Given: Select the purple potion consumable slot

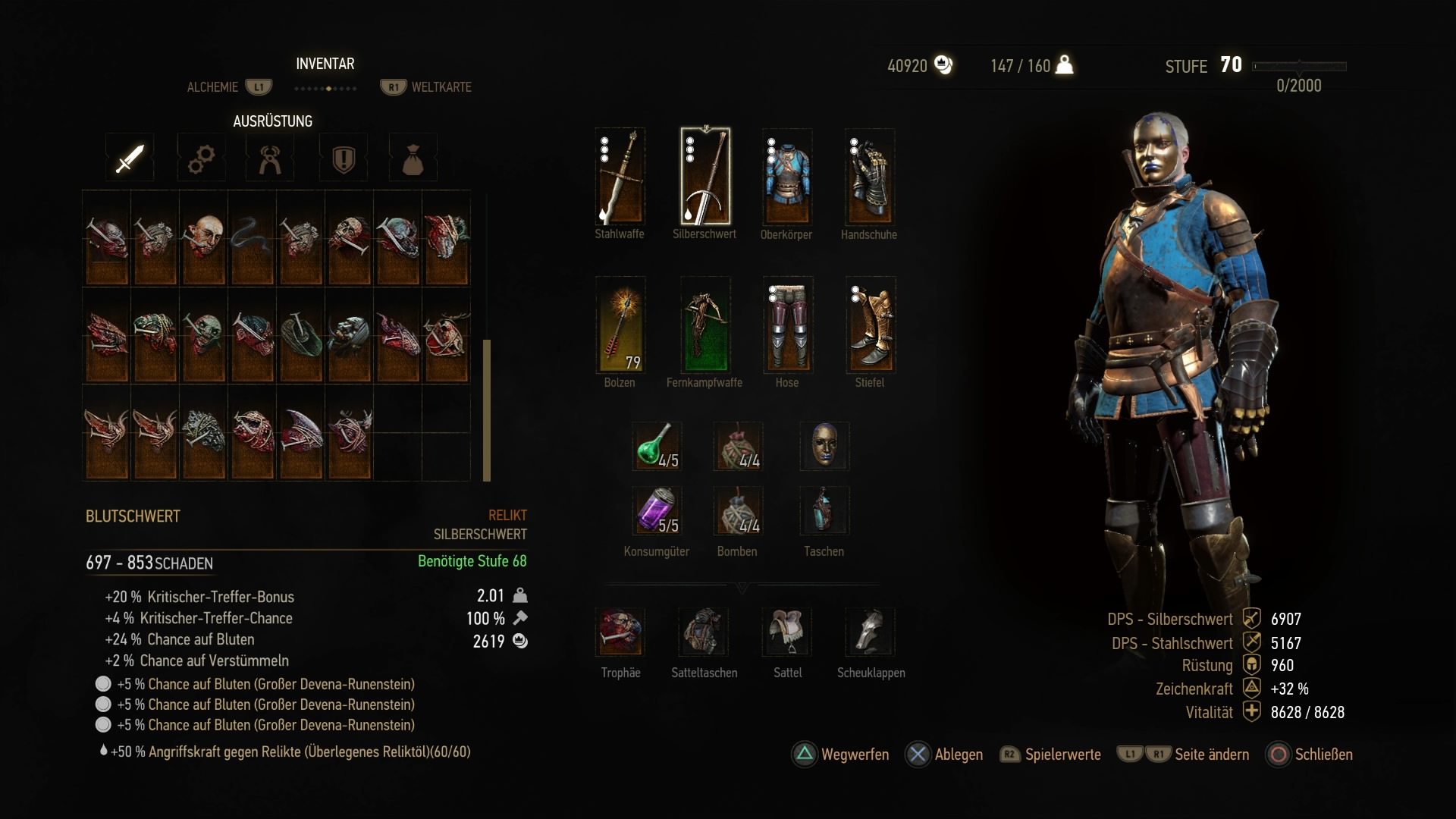Looking at the screenshot, I should click(x=657, y=511).
